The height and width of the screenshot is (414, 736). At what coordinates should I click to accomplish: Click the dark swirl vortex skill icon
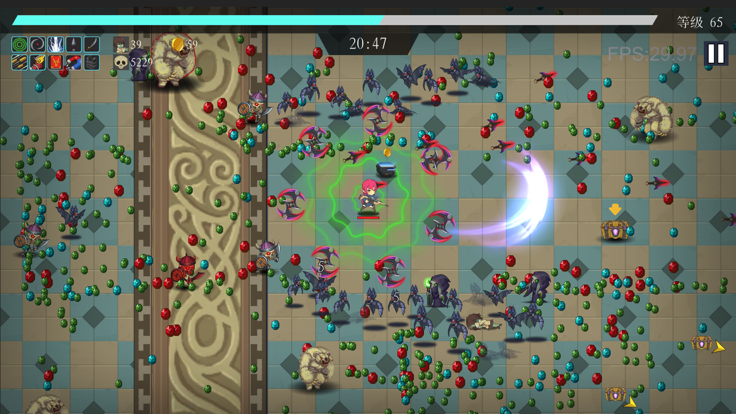tap(37, 45)
